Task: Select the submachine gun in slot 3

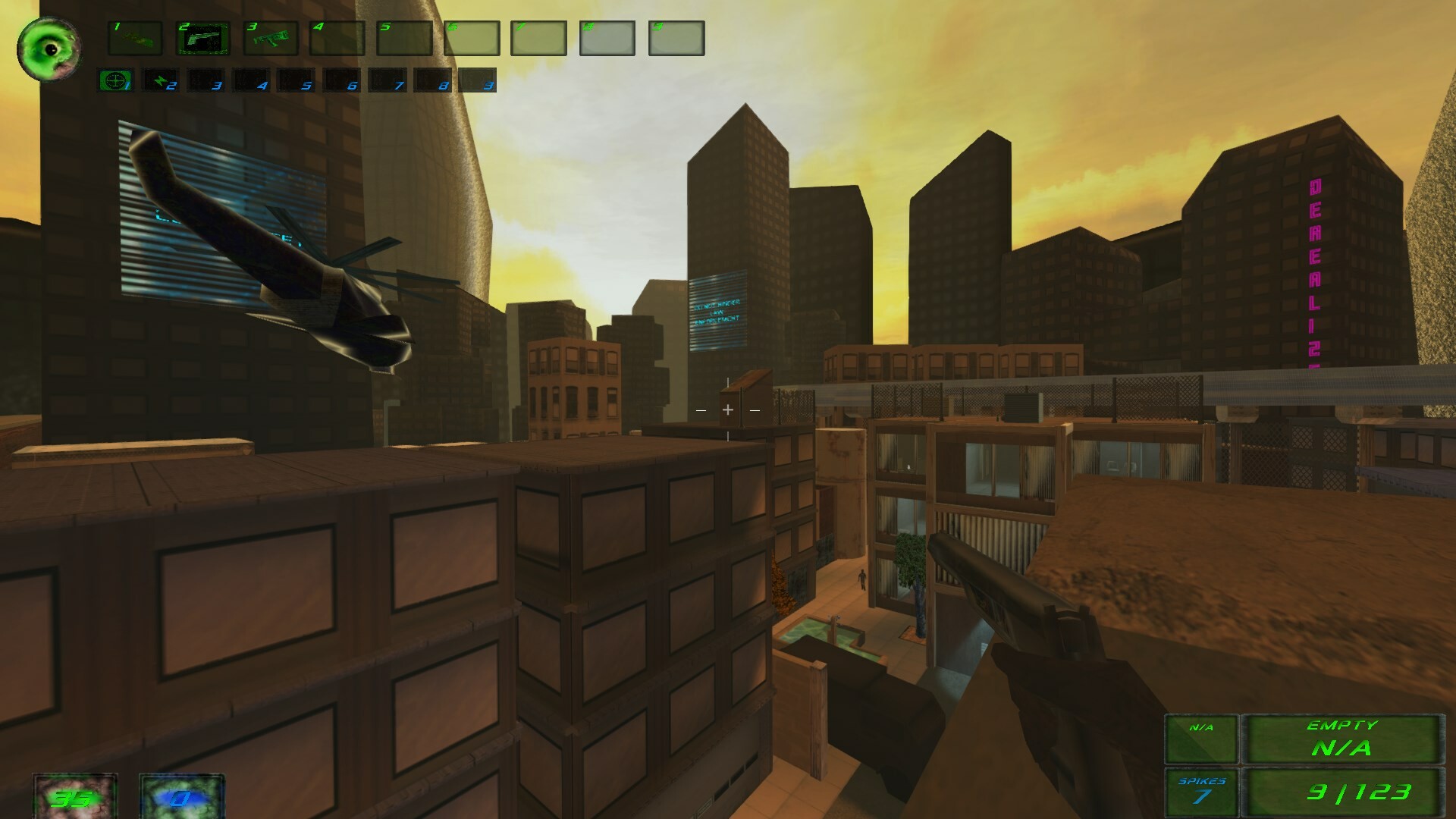Action: [270, 39]
